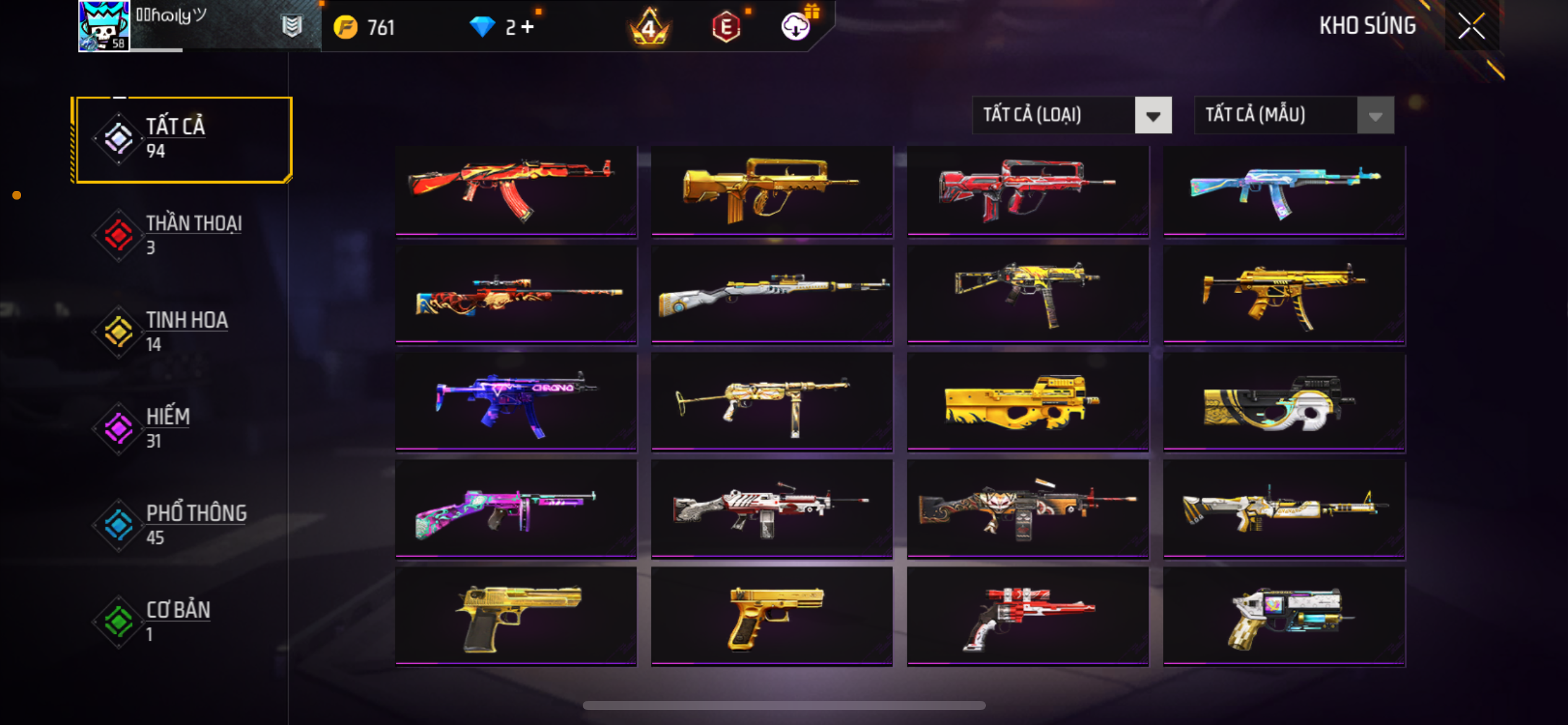This screenshot has width=1568, height=725.
Task: Select the purple Chrono MP5 skin
Action: [516, 403]
